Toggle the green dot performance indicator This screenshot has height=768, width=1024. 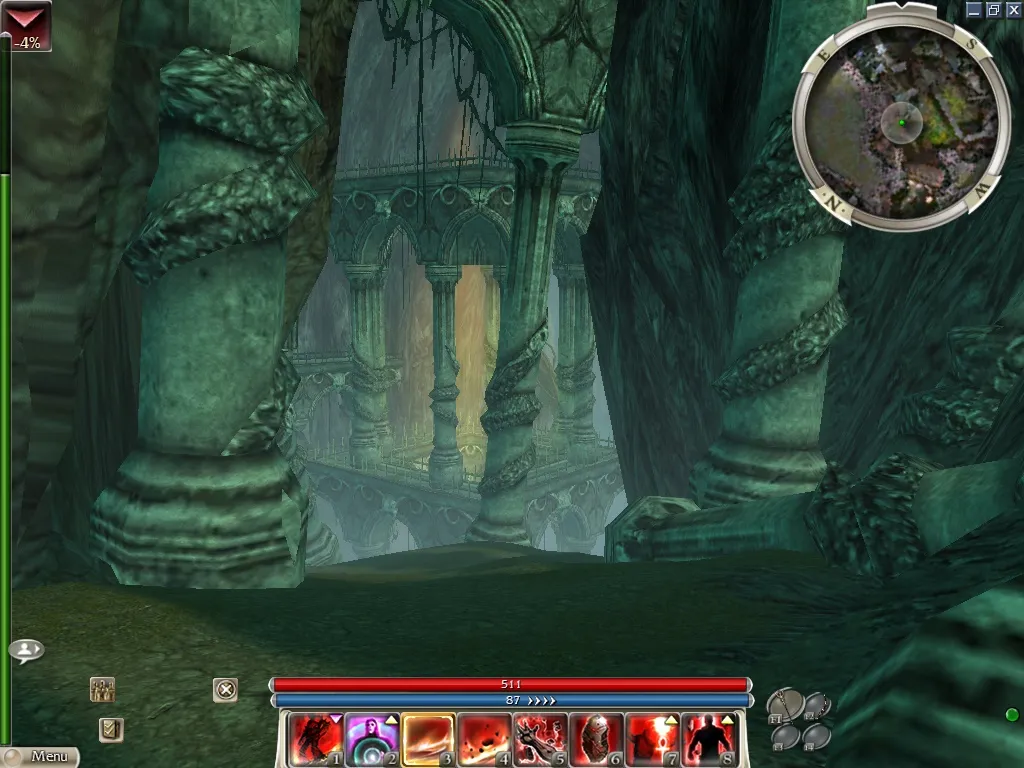pyautogui.click(x=1011, y=714)
